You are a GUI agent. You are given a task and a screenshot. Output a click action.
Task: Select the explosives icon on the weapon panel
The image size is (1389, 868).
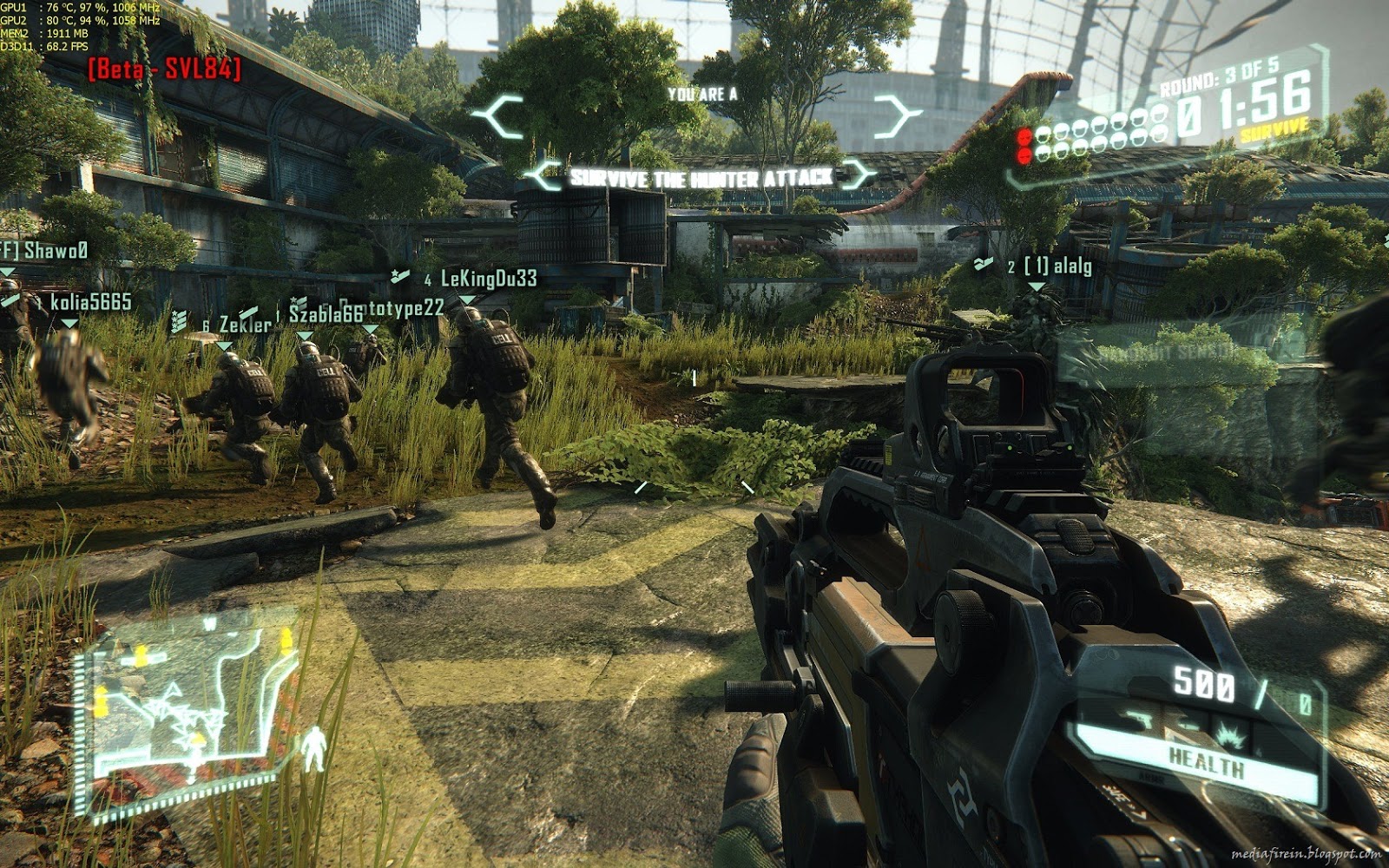coord(1228,734)
